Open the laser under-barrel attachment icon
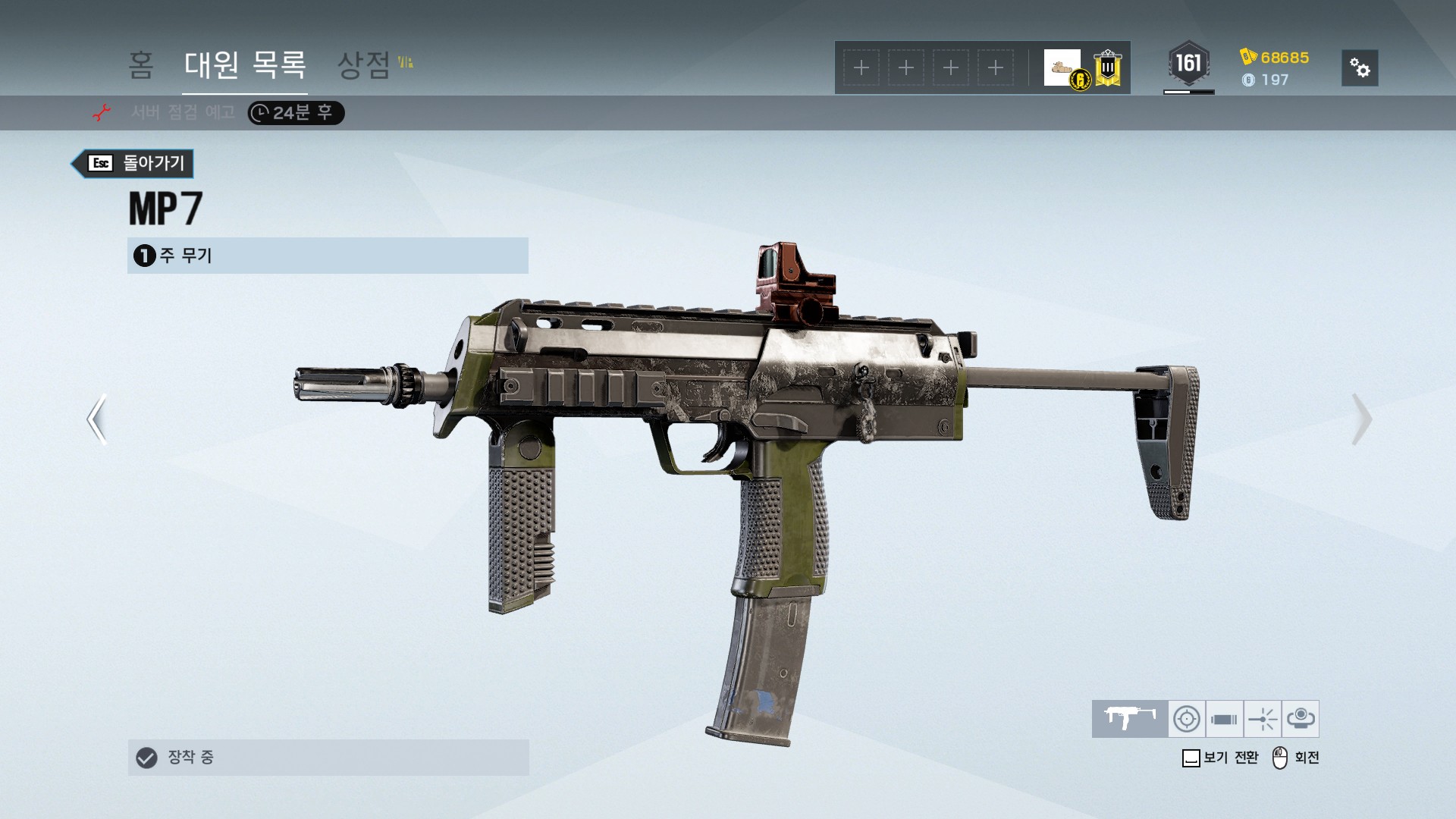The width and height of the screenshot is (1456, 819). coord(1263,718)
